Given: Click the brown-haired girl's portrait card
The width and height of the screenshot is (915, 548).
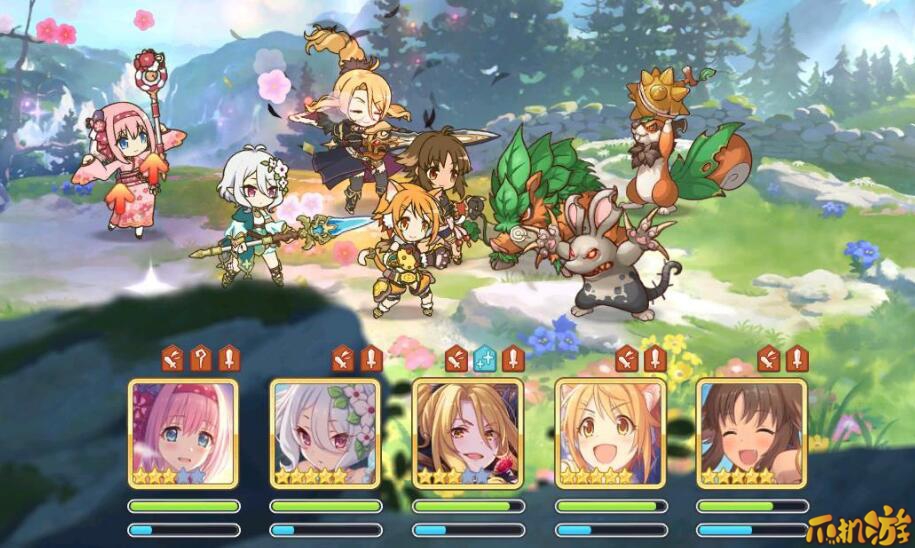Looking at the screenshot, I should tap(751, 433).
